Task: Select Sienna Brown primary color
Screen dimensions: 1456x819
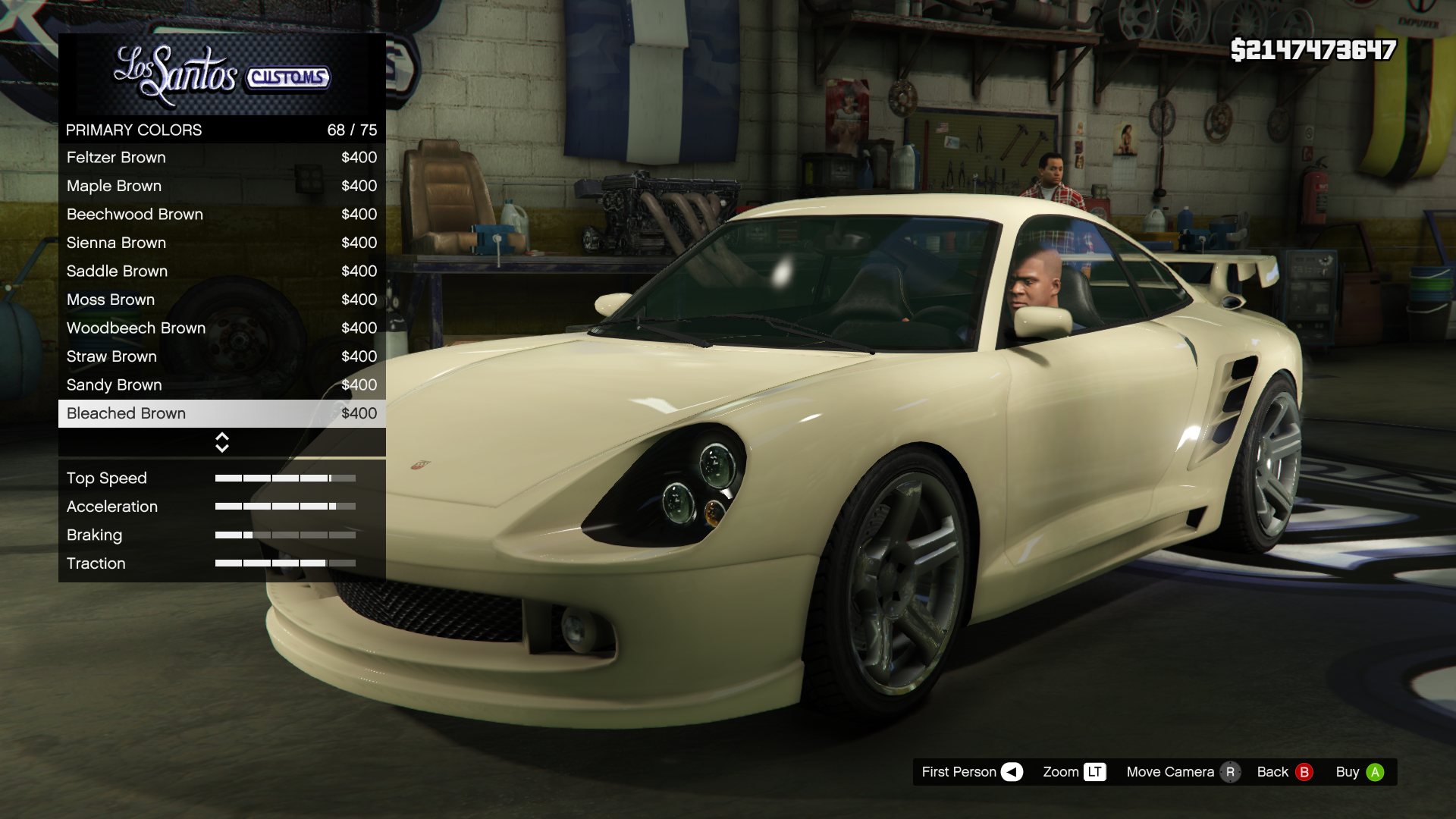Action: pos(221,243)
